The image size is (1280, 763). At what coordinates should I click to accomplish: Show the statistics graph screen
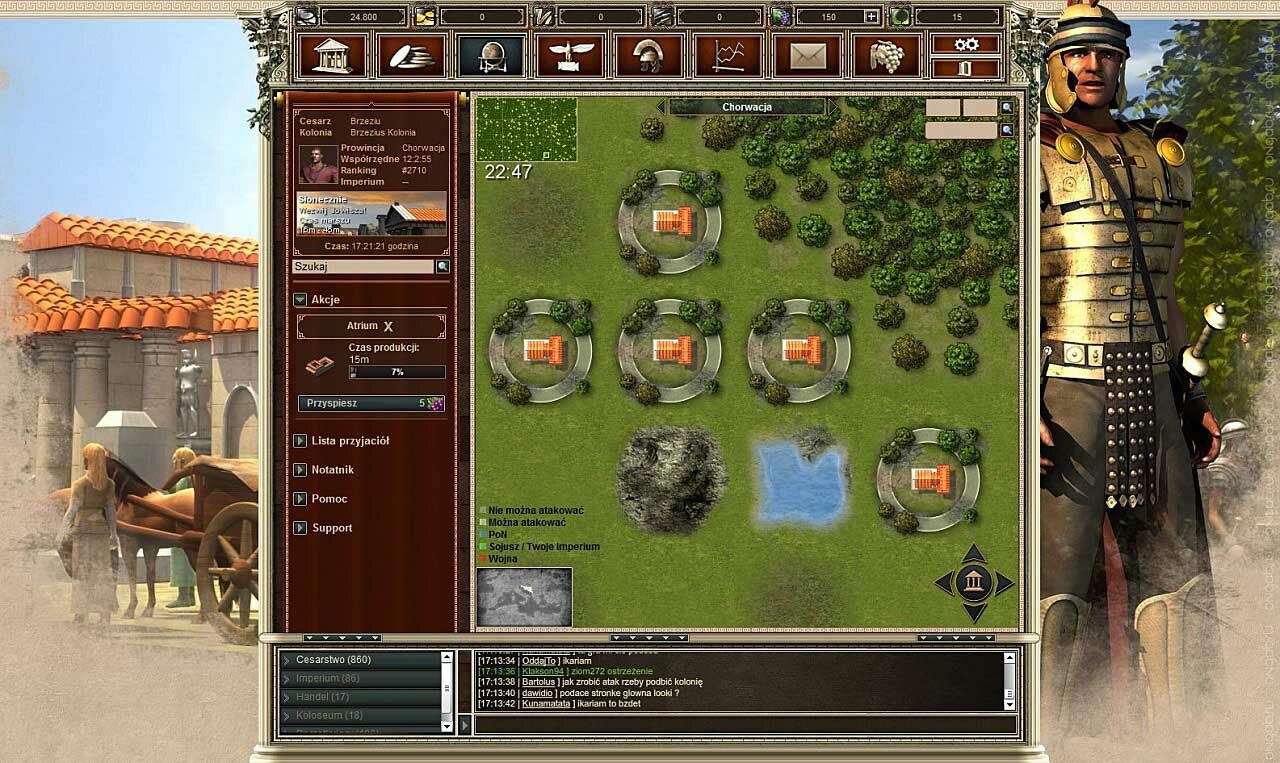point(728,55)
